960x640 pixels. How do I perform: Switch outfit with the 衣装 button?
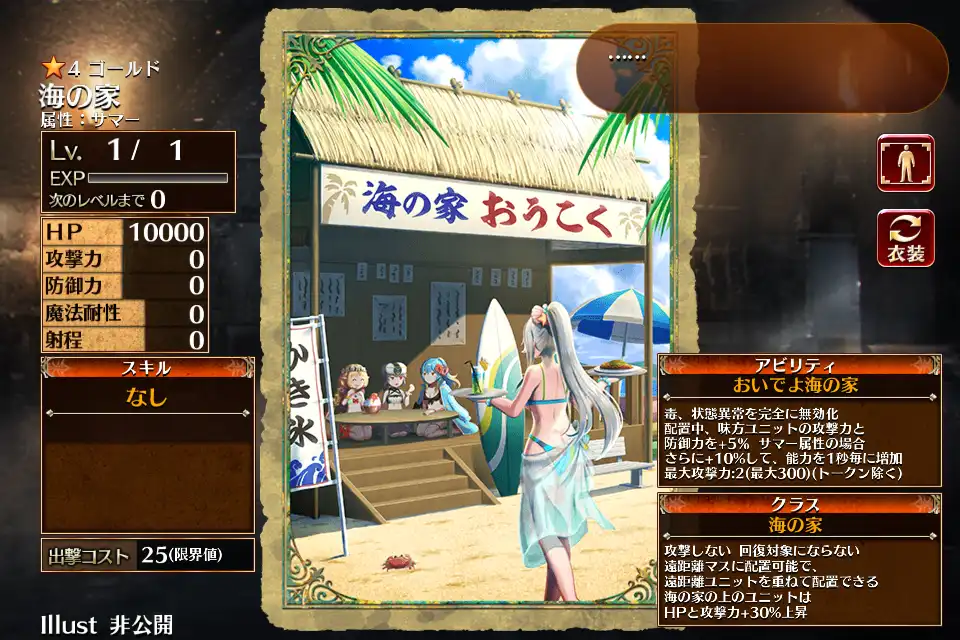click(906, 238)
